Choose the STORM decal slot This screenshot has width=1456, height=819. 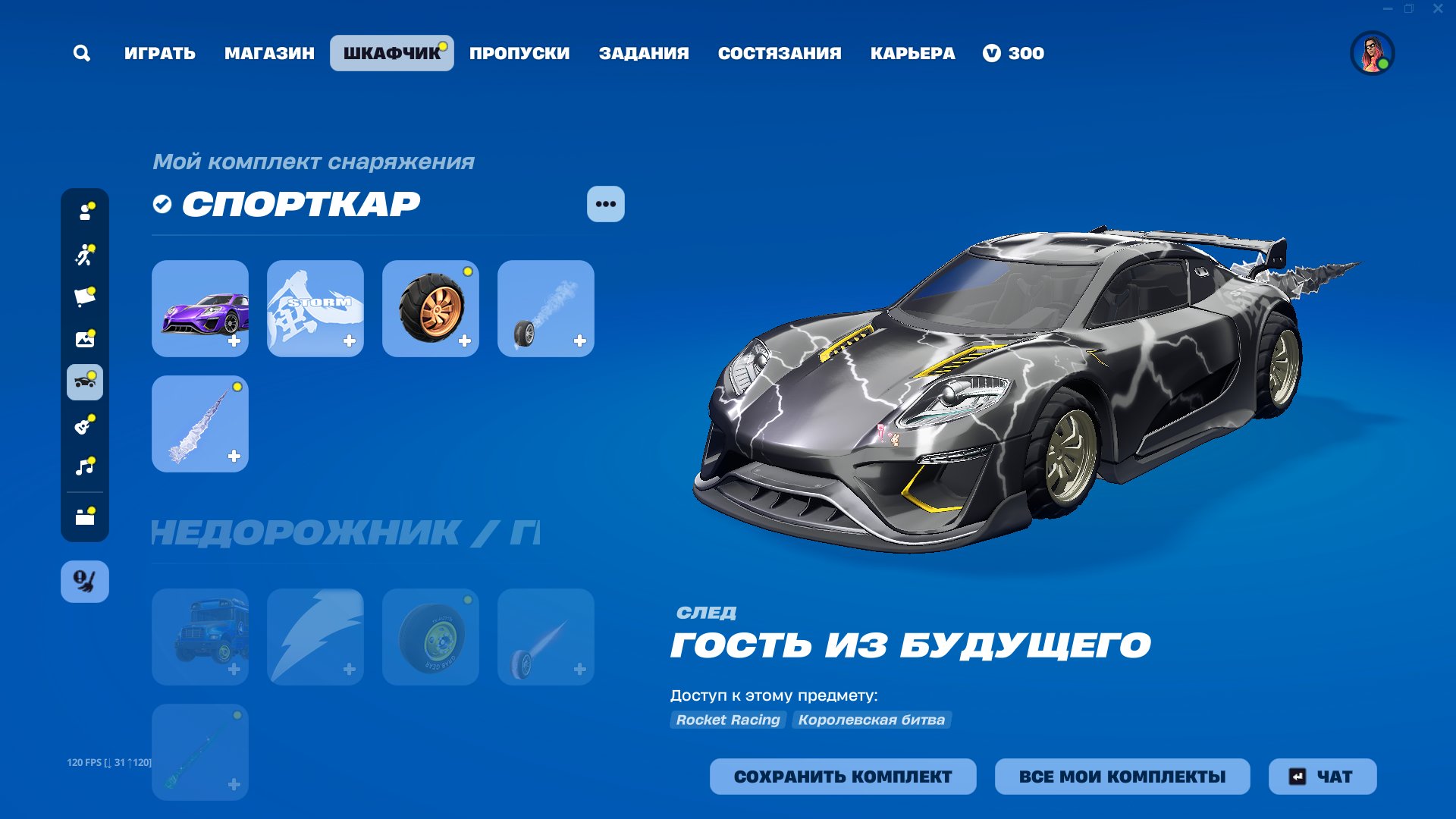[x=315, y=309]
